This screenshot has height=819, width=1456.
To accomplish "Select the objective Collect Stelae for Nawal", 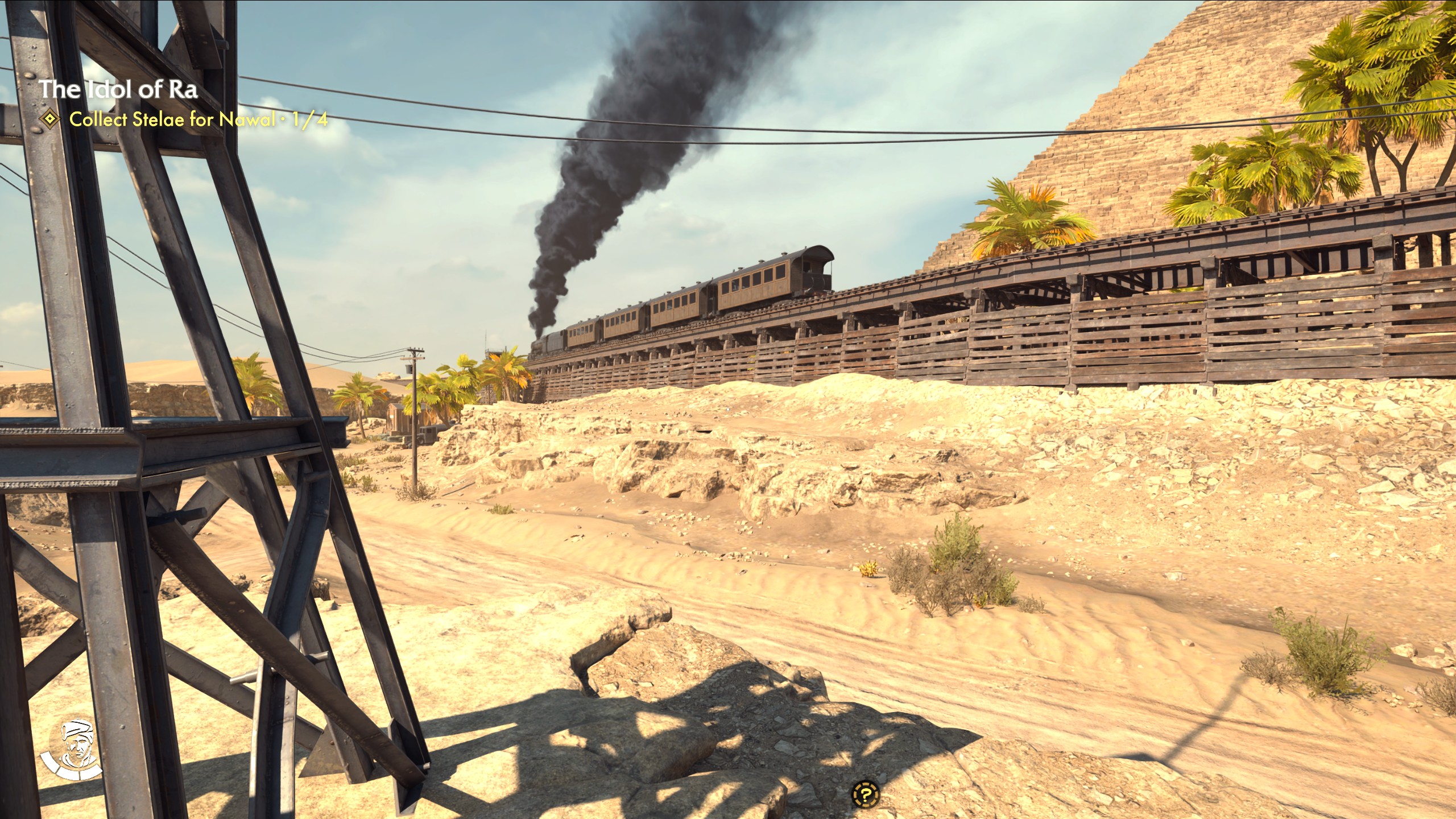I will coord(176,119).
